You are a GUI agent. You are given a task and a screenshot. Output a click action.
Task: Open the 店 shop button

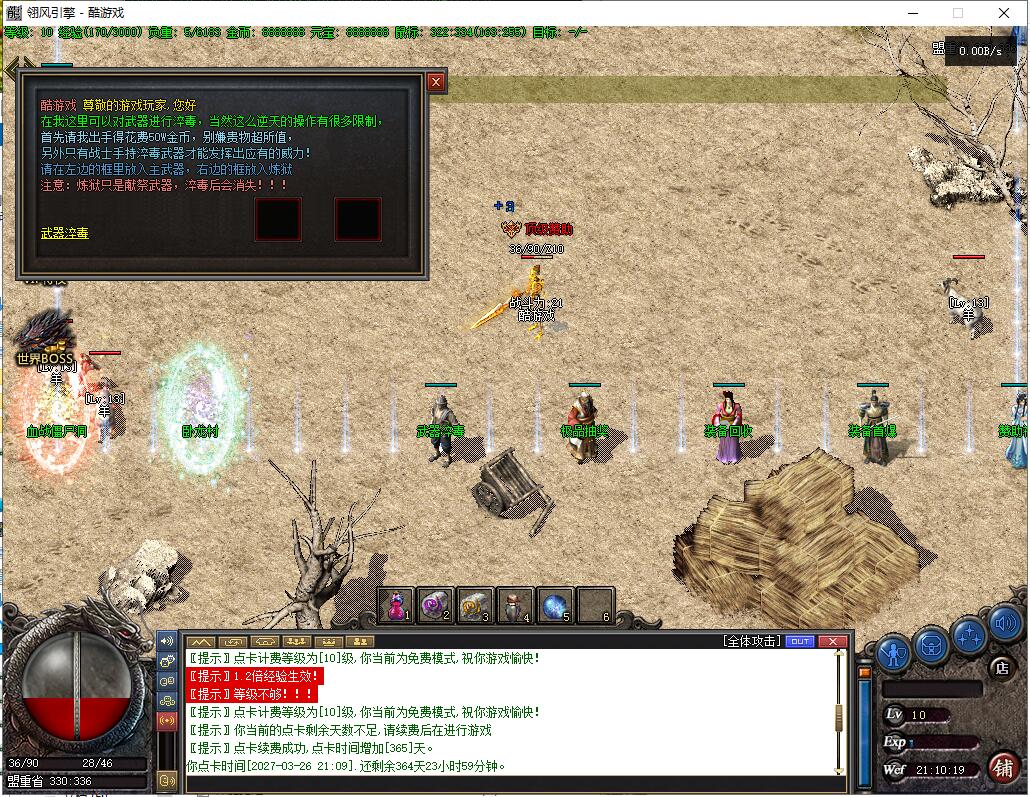pyautogui.click(x=1000, y=667)
